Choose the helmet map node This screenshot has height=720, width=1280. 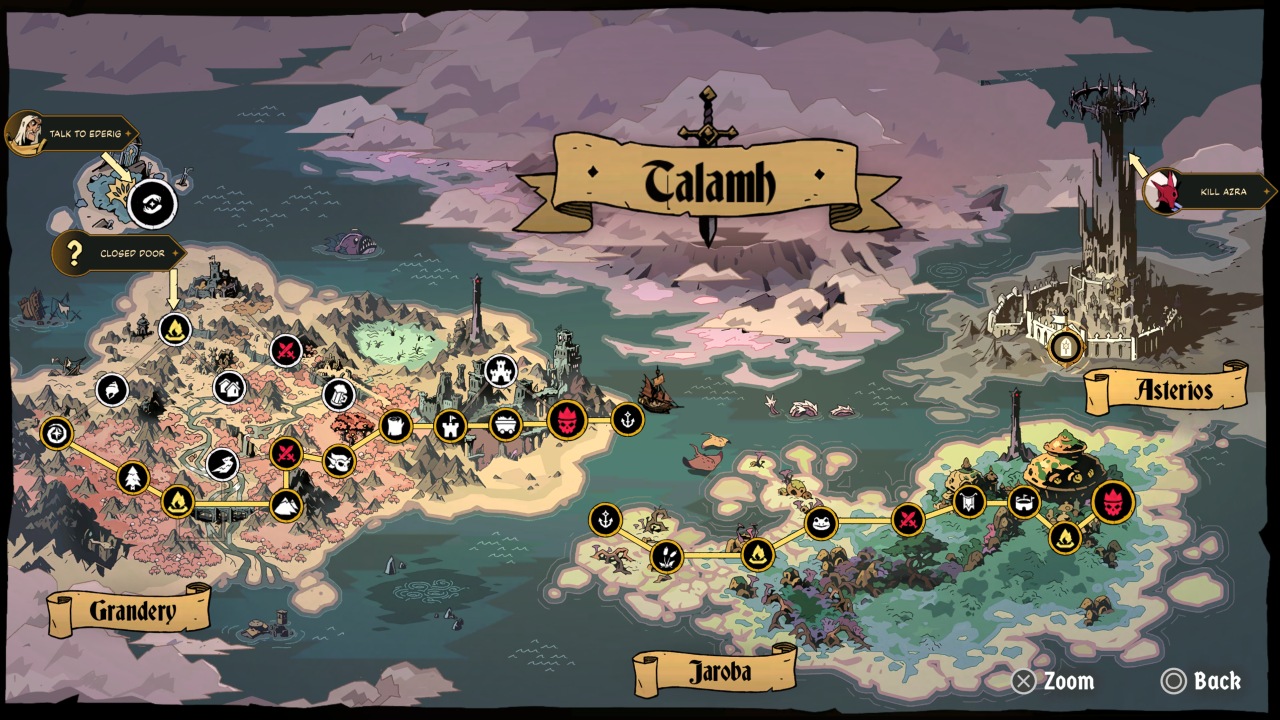(x=112, y=389)
